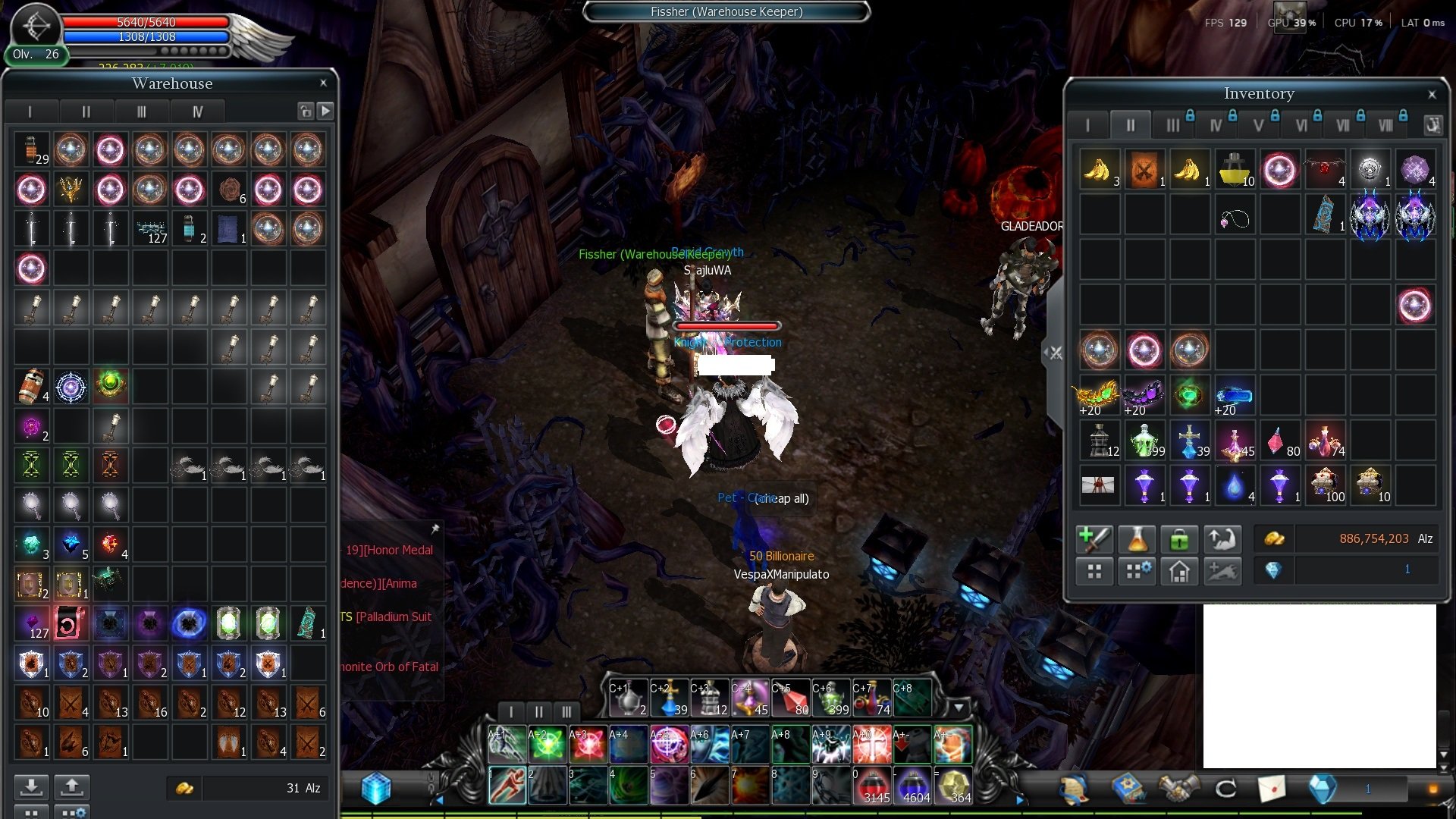Switch to skill bar page II
This screenshot has width=1456, height=819.
(538, 712)
